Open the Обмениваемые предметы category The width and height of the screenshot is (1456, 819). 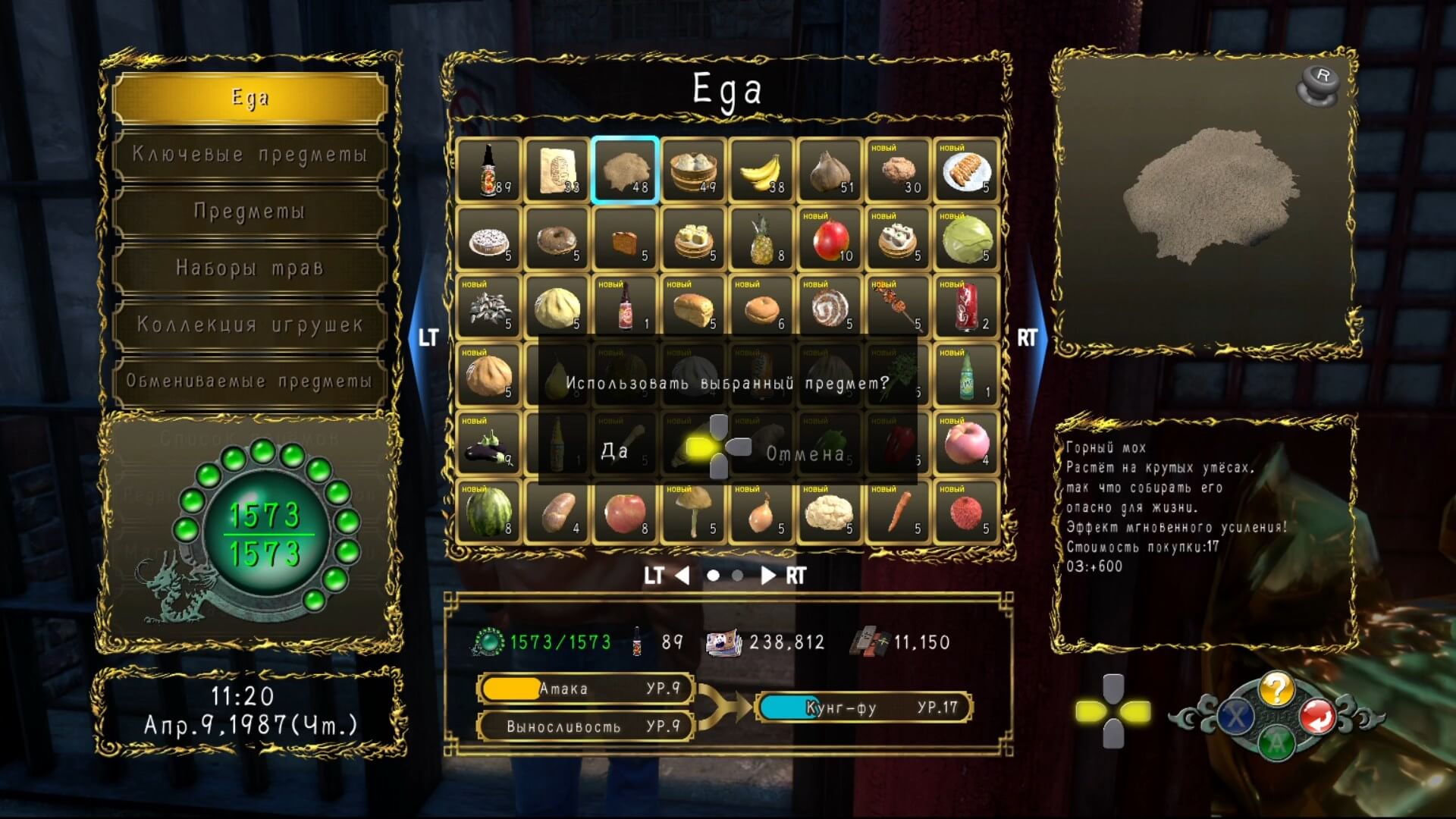click(249, 381)
